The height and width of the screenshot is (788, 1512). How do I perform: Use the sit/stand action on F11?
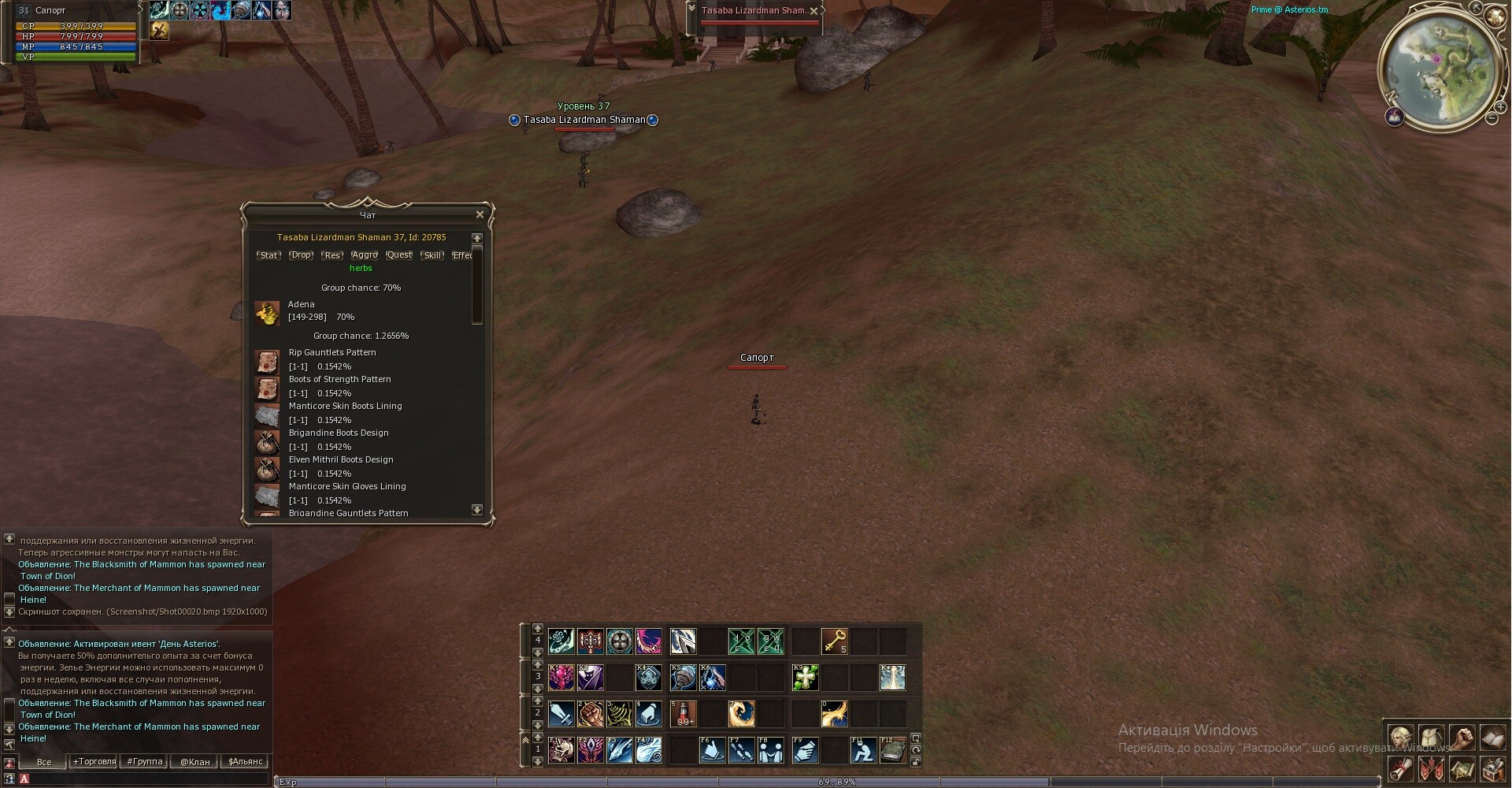tap(863, 749)
